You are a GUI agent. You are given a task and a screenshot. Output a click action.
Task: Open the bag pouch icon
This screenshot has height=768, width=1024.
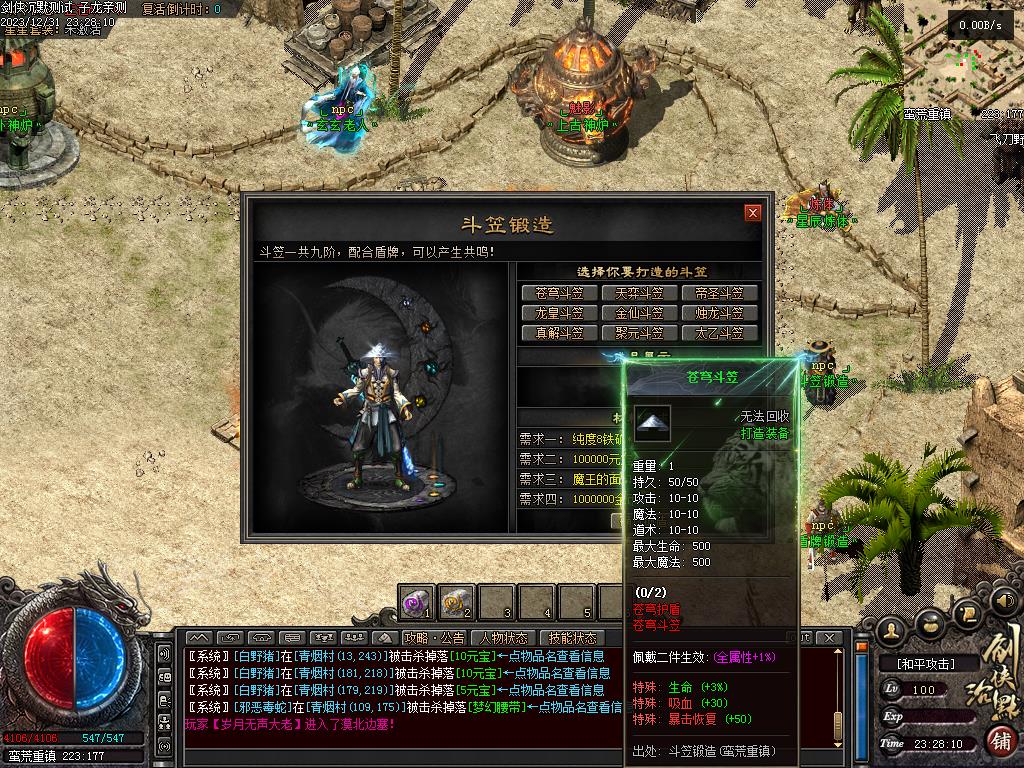[931, 625]
